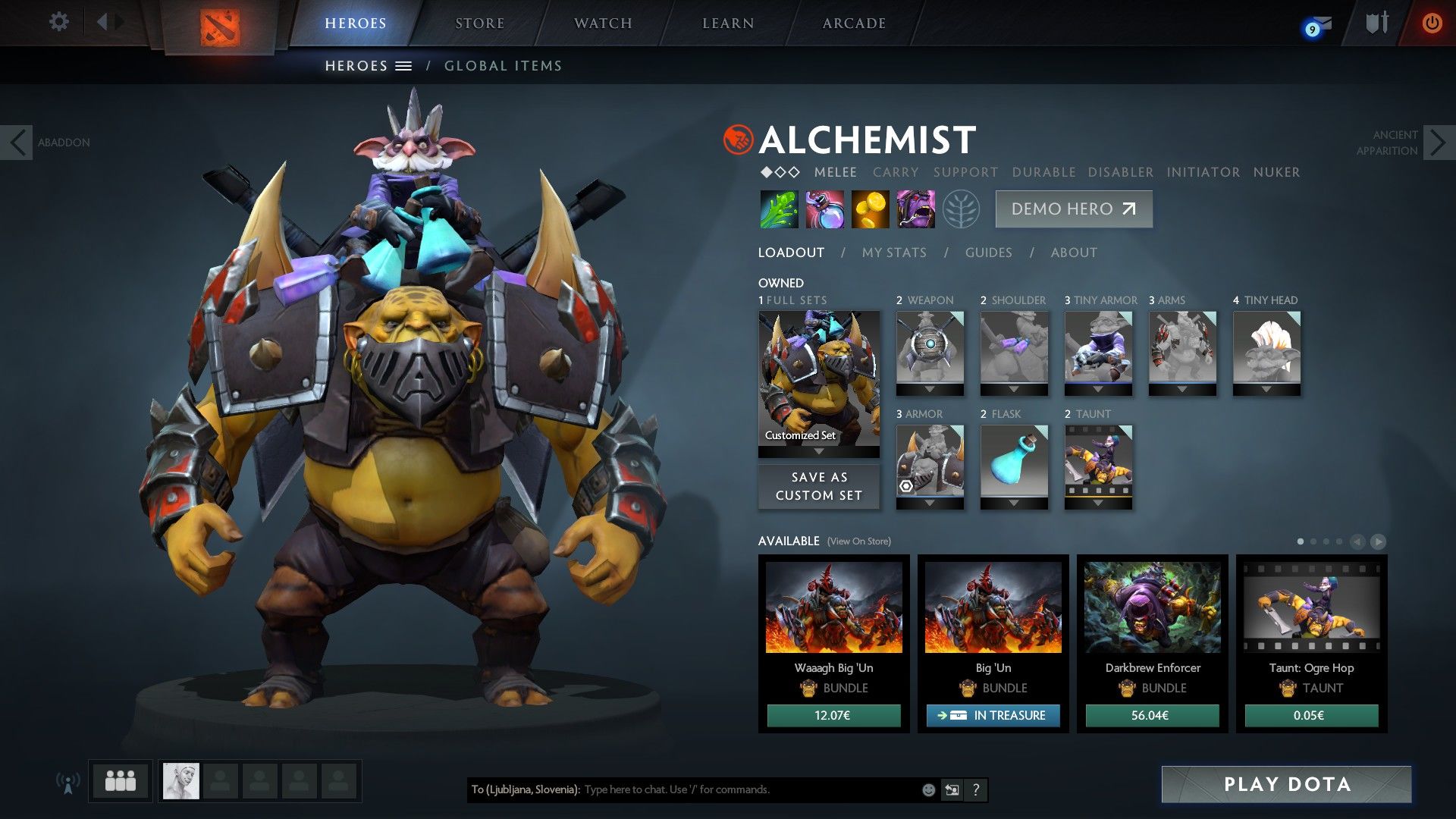This screenshot has width=1456, height=819.
Task: Purchase Darkbrew Enforcer bundle for 56.04€
Action: click(1152, 715)
